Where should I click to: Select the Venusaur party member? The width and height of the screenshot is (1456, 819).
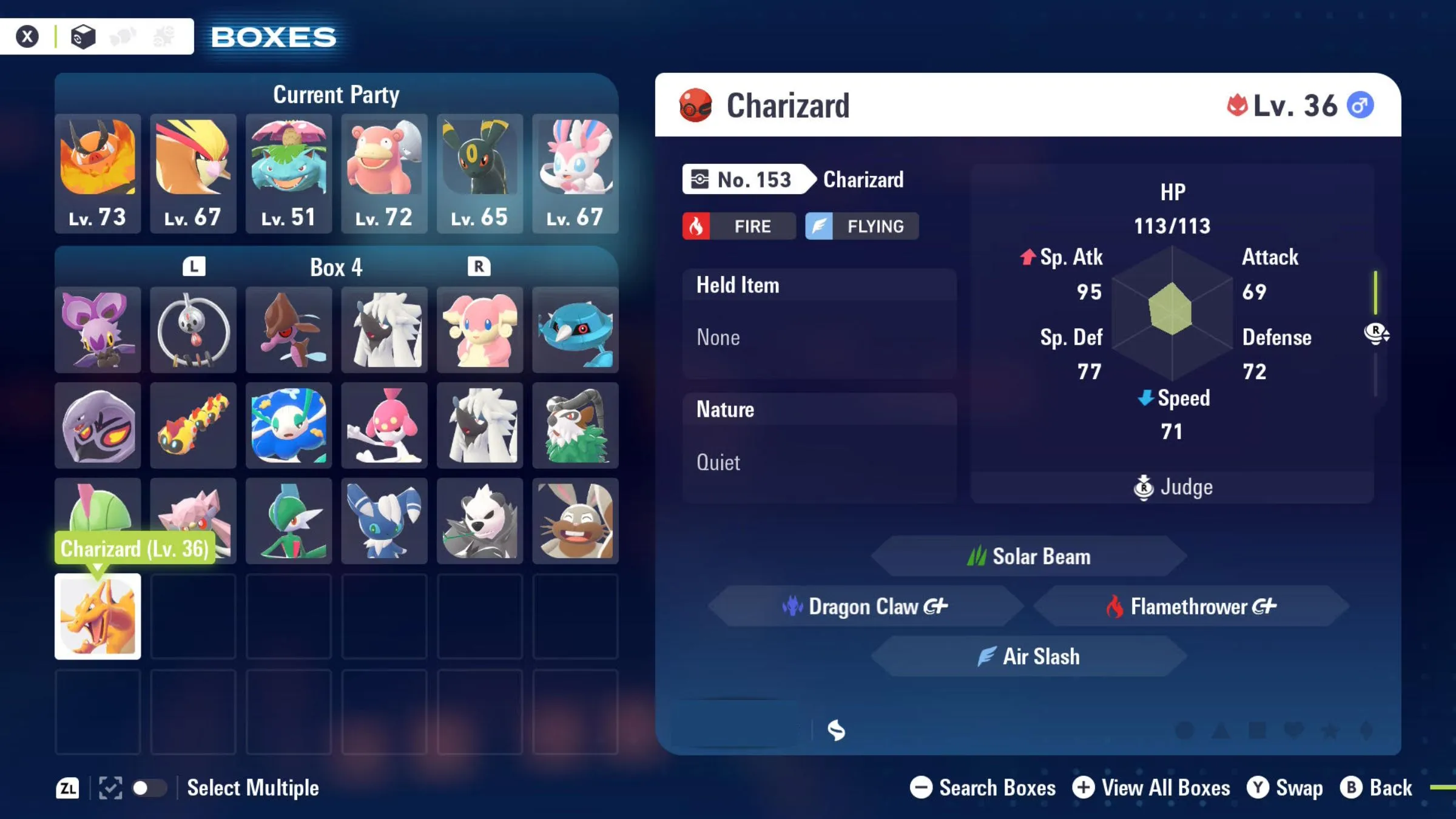point(289,173)
